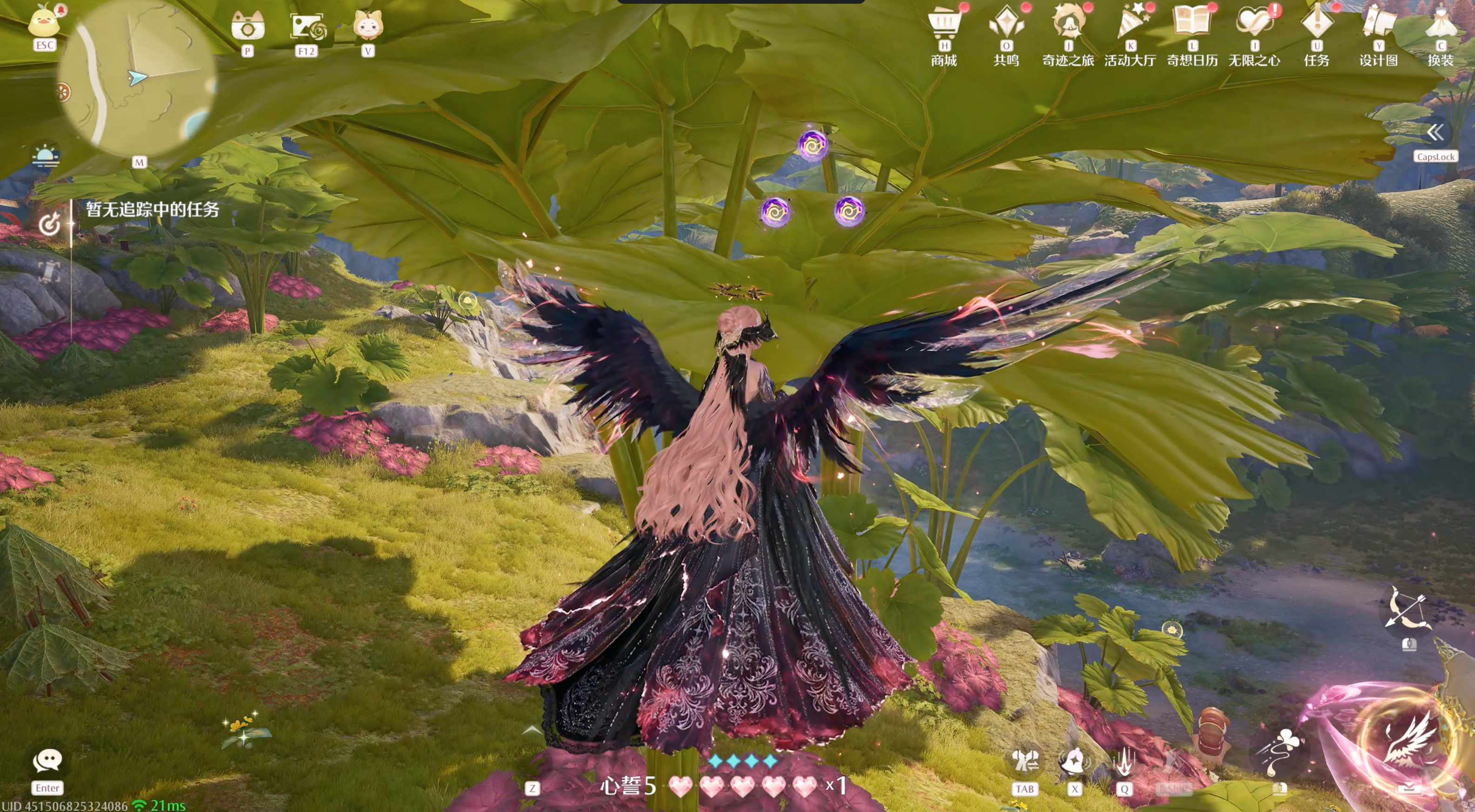The image size is (1475, 812).
Task: Collapse the top menu with double-arrow button
Action: [1435, 133]
